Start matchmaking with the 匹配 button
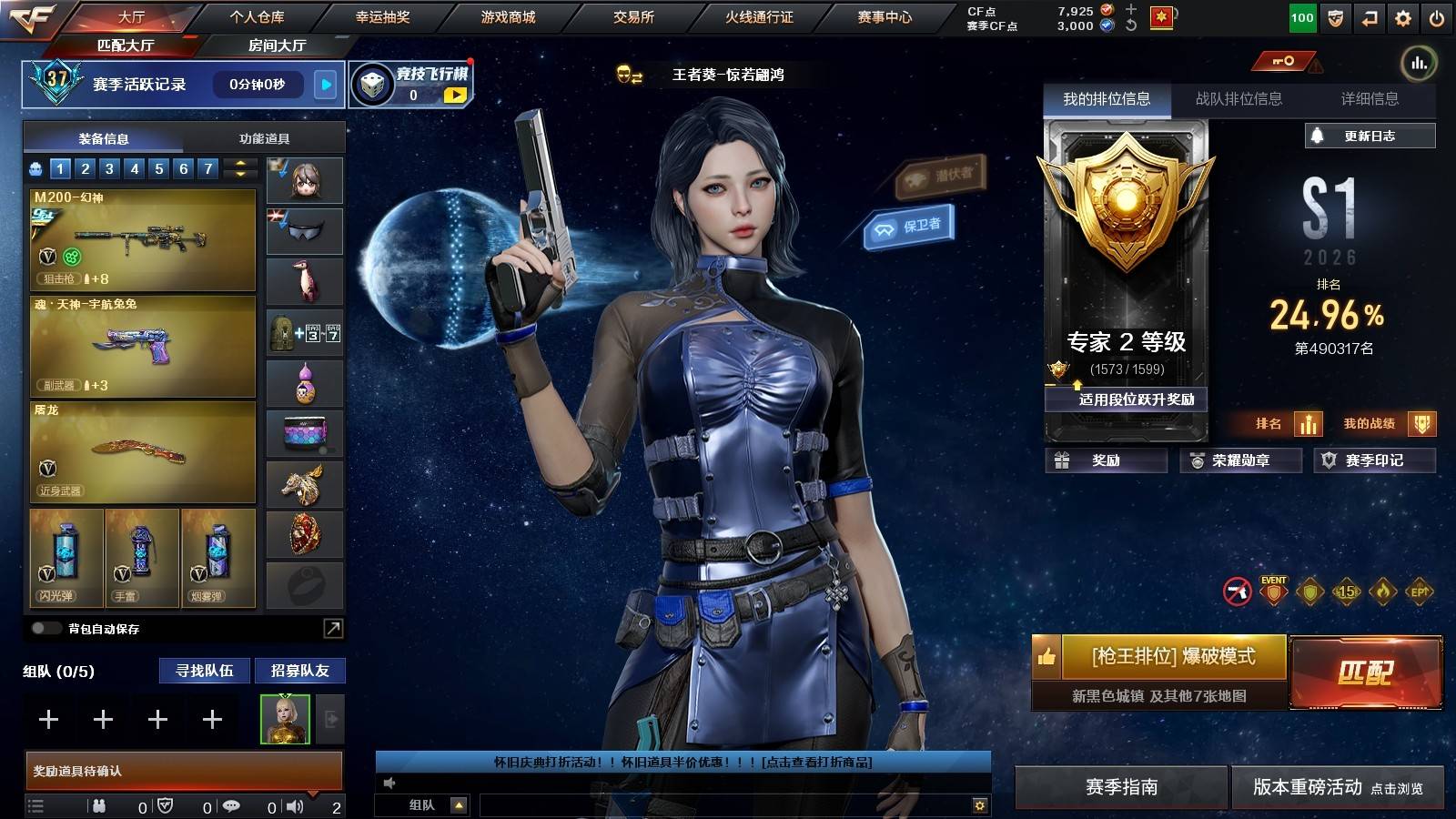Screen dimensions: 1456x819 coord(1366,672)
